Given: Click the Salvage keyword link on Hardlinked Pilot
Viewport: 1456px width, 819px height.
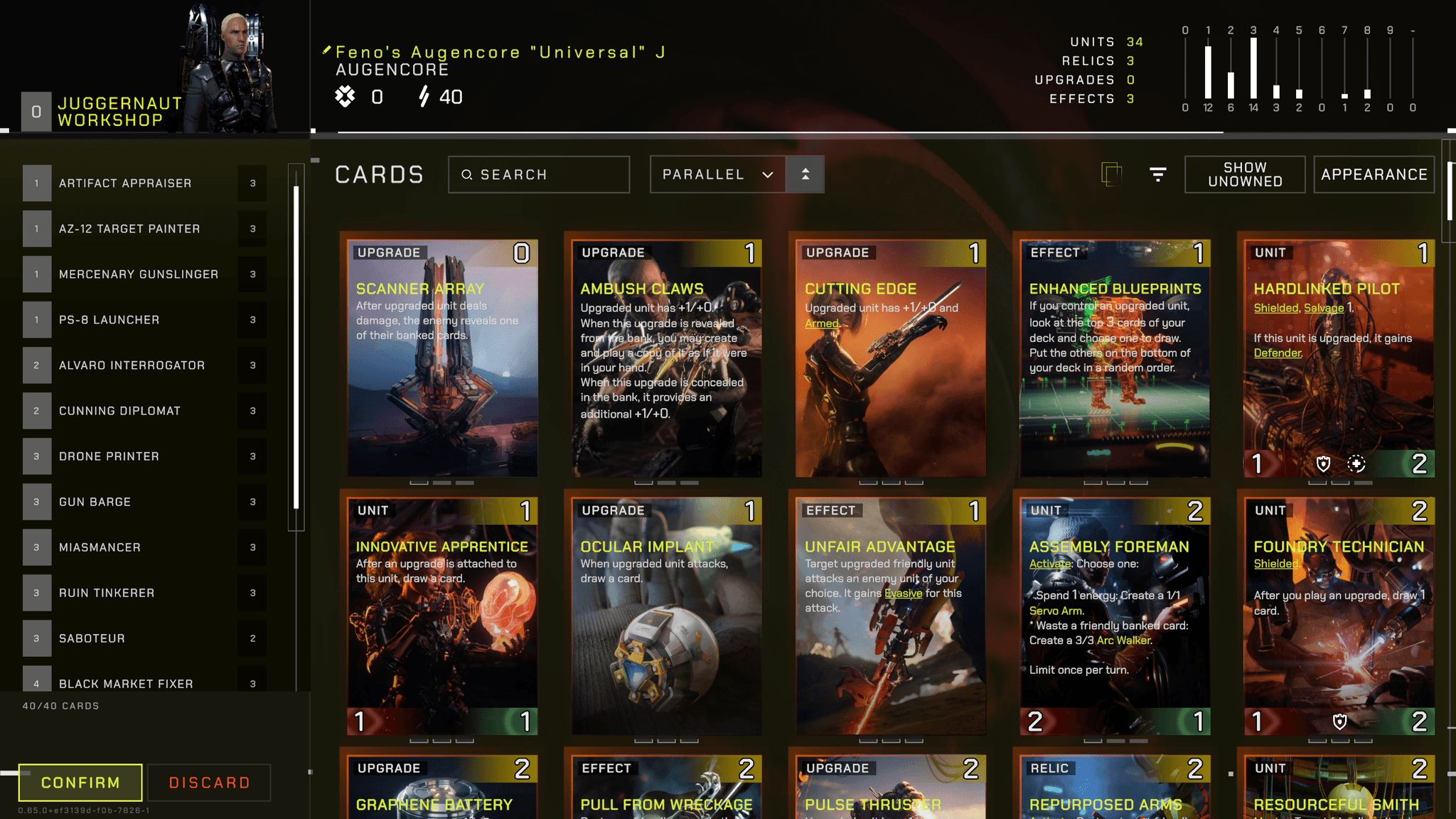Looking at the screenshot, I should (1324, 308).
